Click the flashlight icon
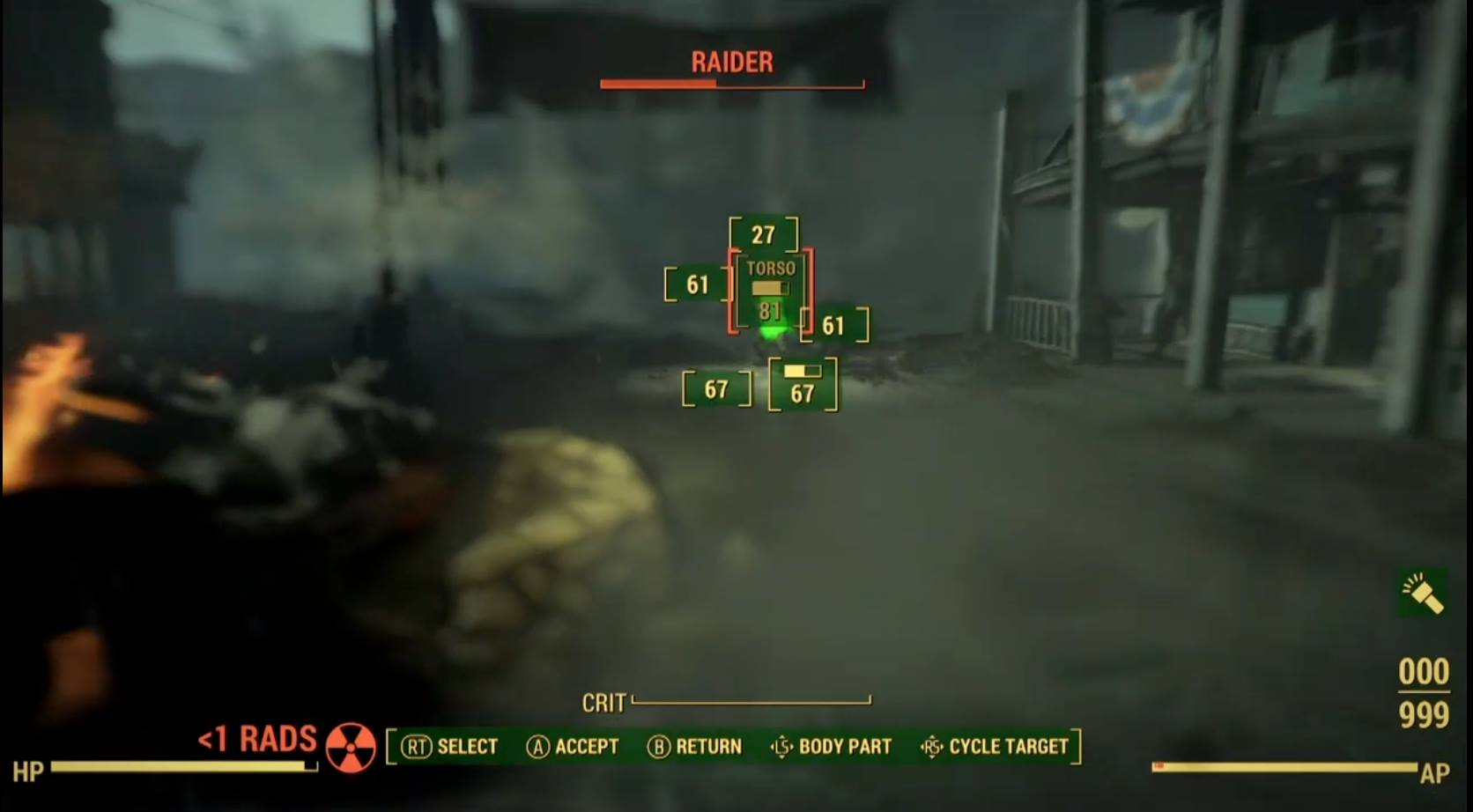1473x812 pixels. pos(1422,593)
